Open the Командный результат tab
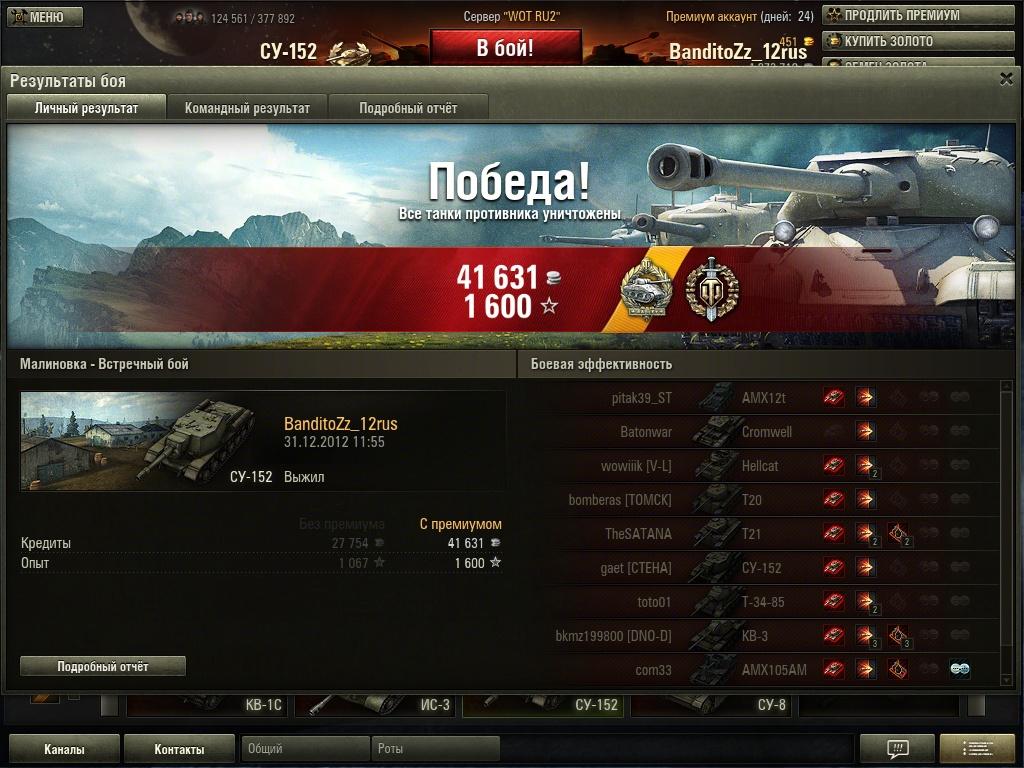1024x768 pixels. tap(247, 108)
